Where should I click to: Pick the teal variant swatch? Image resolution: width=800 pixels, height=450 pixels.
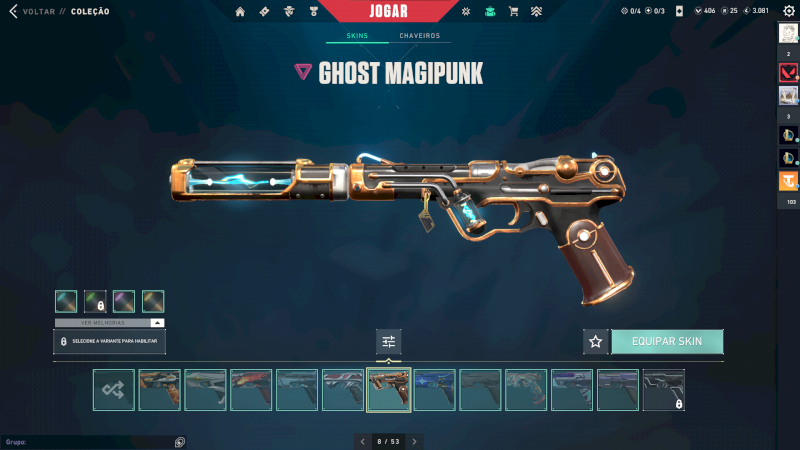[66, 301]
